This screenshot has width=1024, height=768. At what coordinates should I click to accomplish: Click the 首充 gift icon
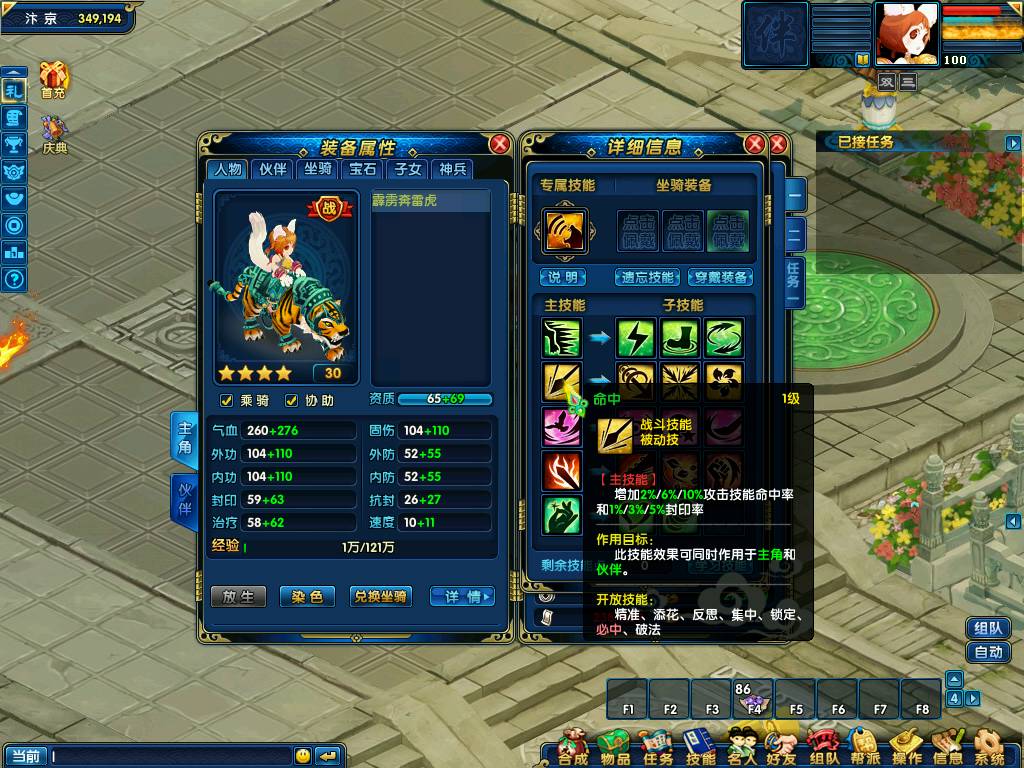coord(53,78)
